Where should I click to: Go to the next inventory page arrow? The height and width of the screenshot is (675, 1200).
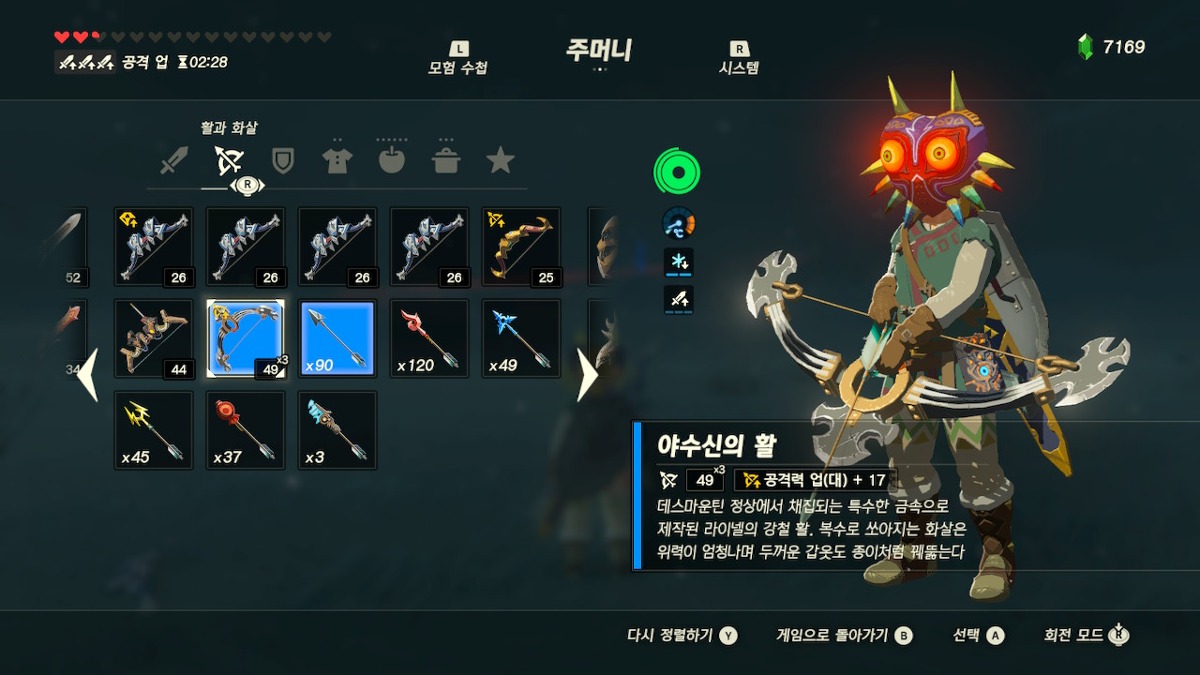coord(587,375)
